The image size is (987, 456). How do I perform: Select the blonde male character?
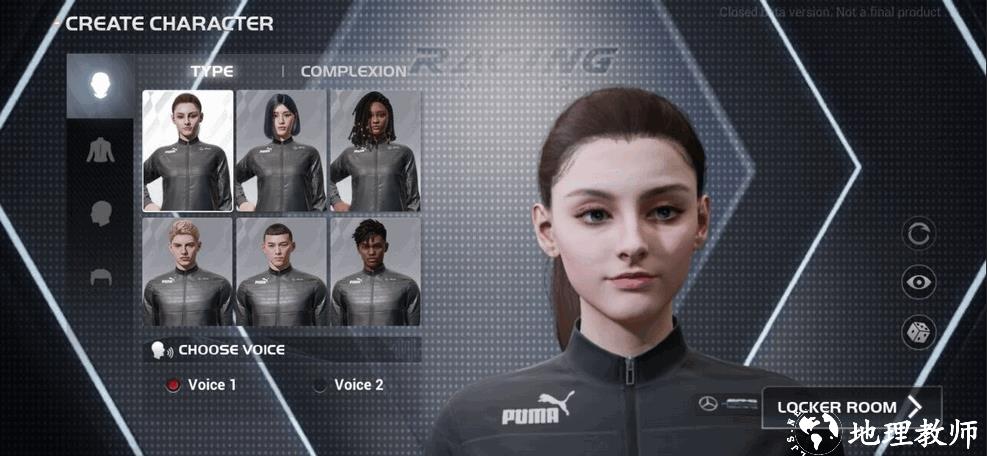pos(188,271)
